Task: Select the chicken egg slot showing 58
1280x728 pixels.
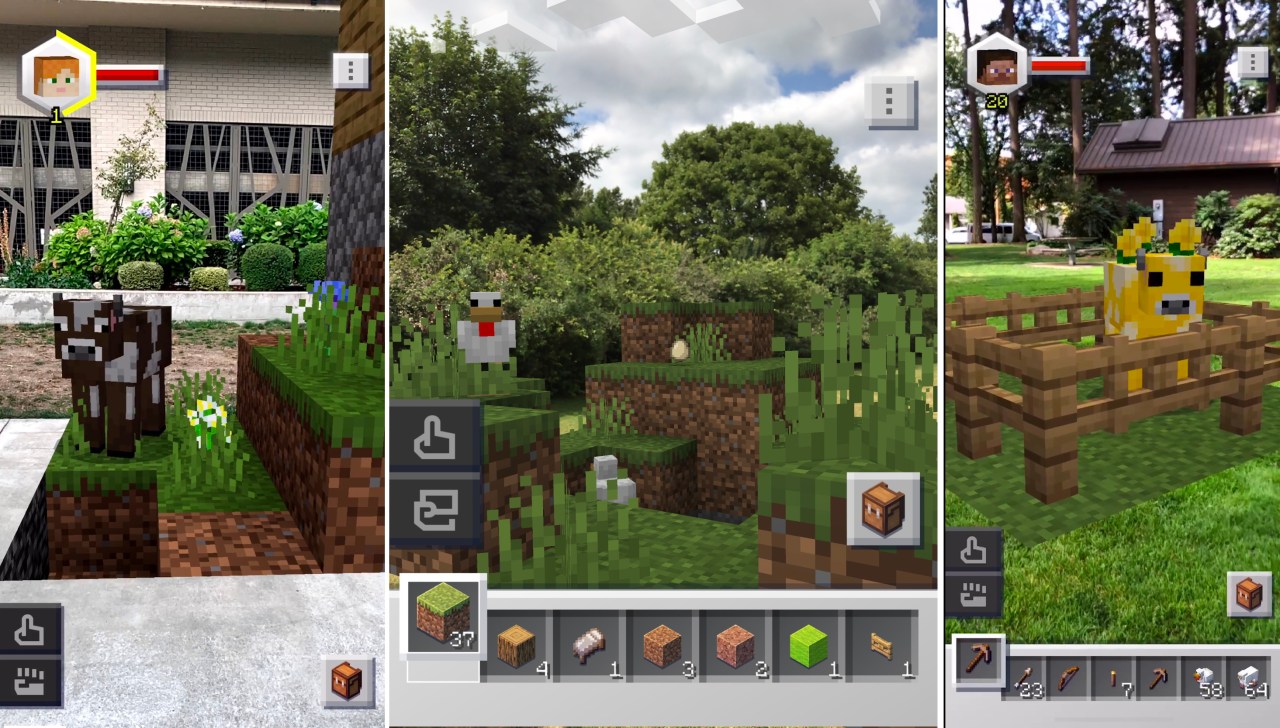Action: pyautogui.click(x=1204, y=678)
